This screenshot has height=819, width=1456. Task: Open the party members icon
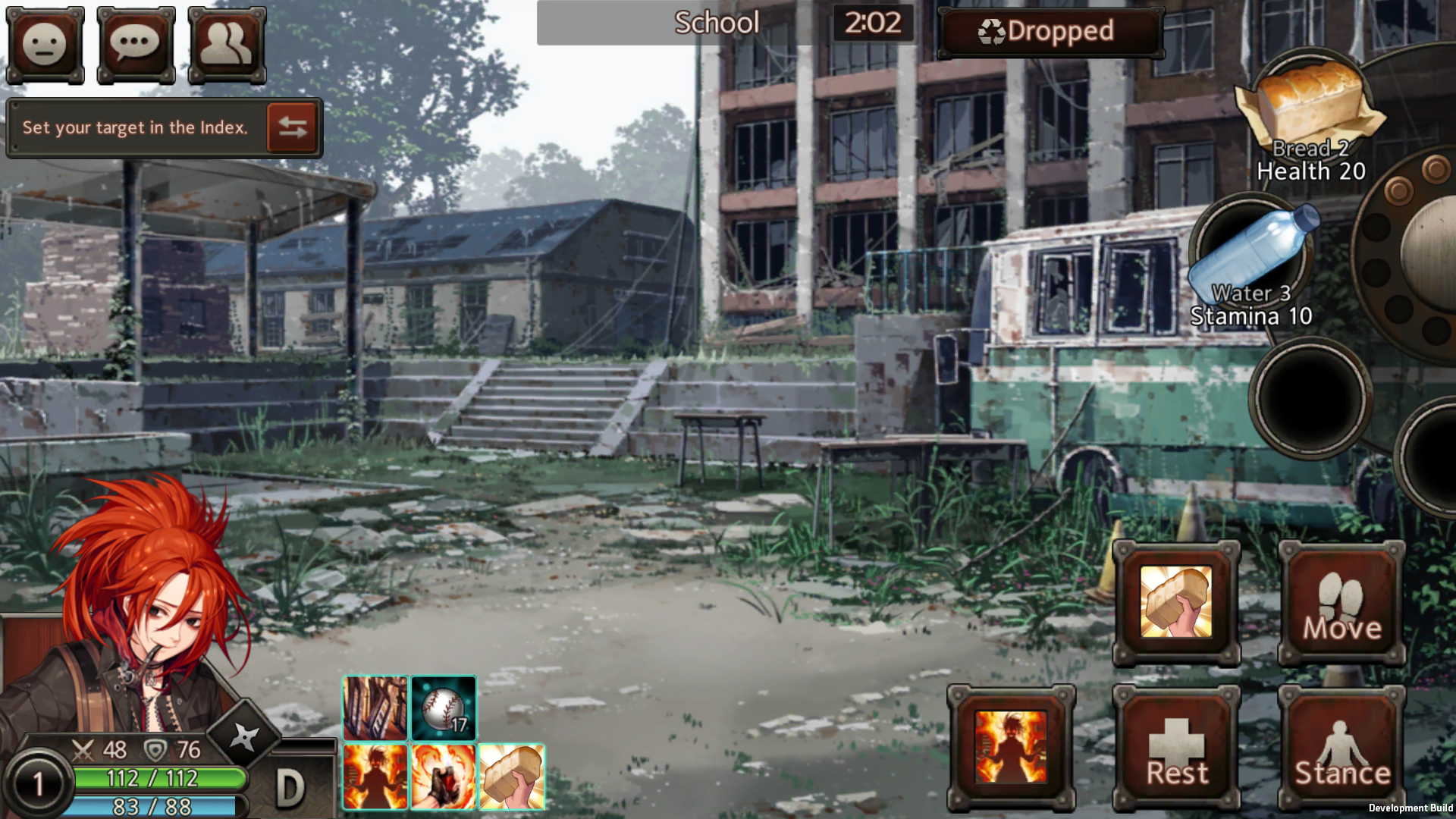click(226, 45)
